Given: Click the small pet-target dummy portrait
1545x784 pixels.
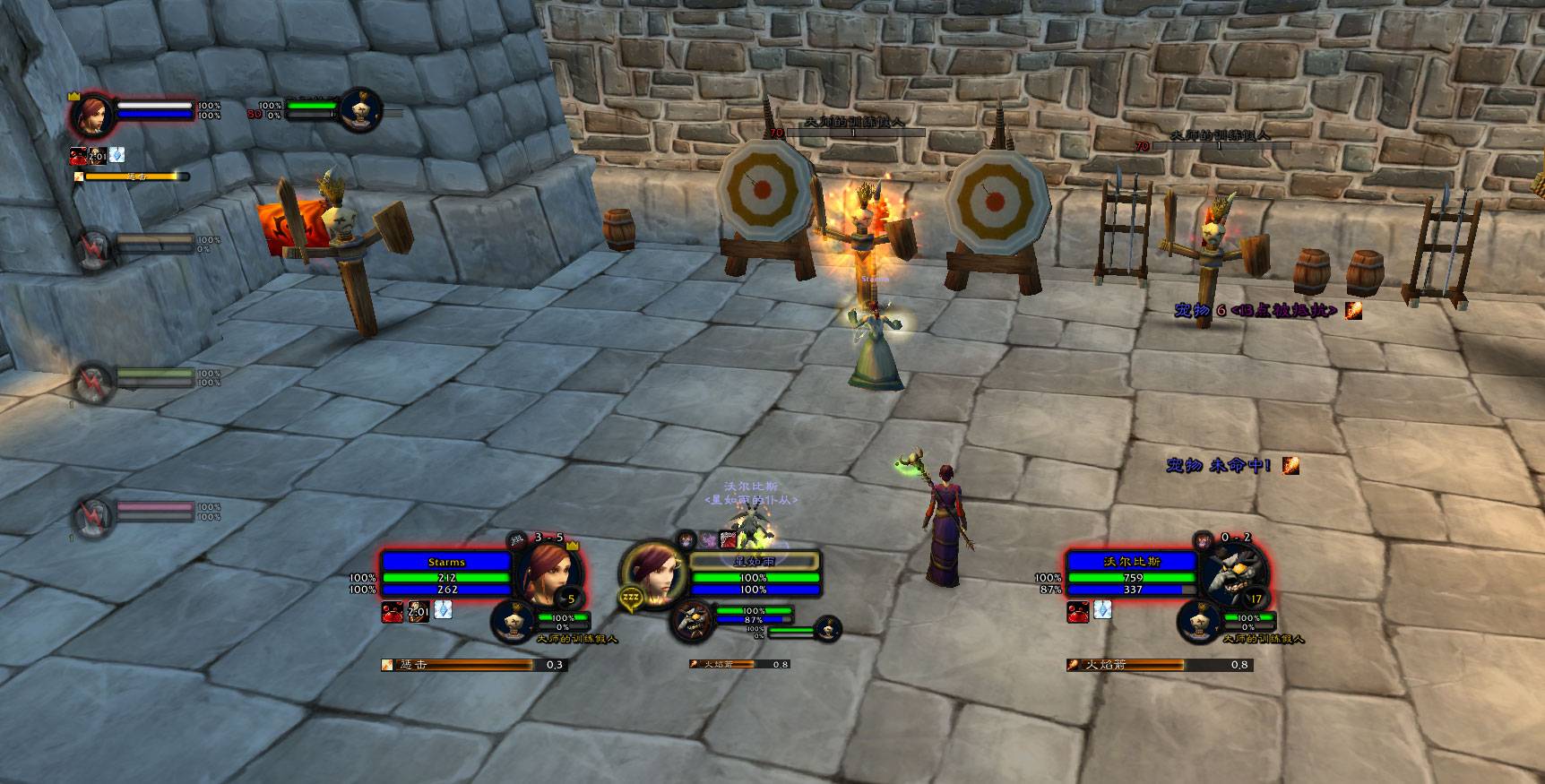Looking at the screenshot, I should pyautogui.click(x=829, y=629).
